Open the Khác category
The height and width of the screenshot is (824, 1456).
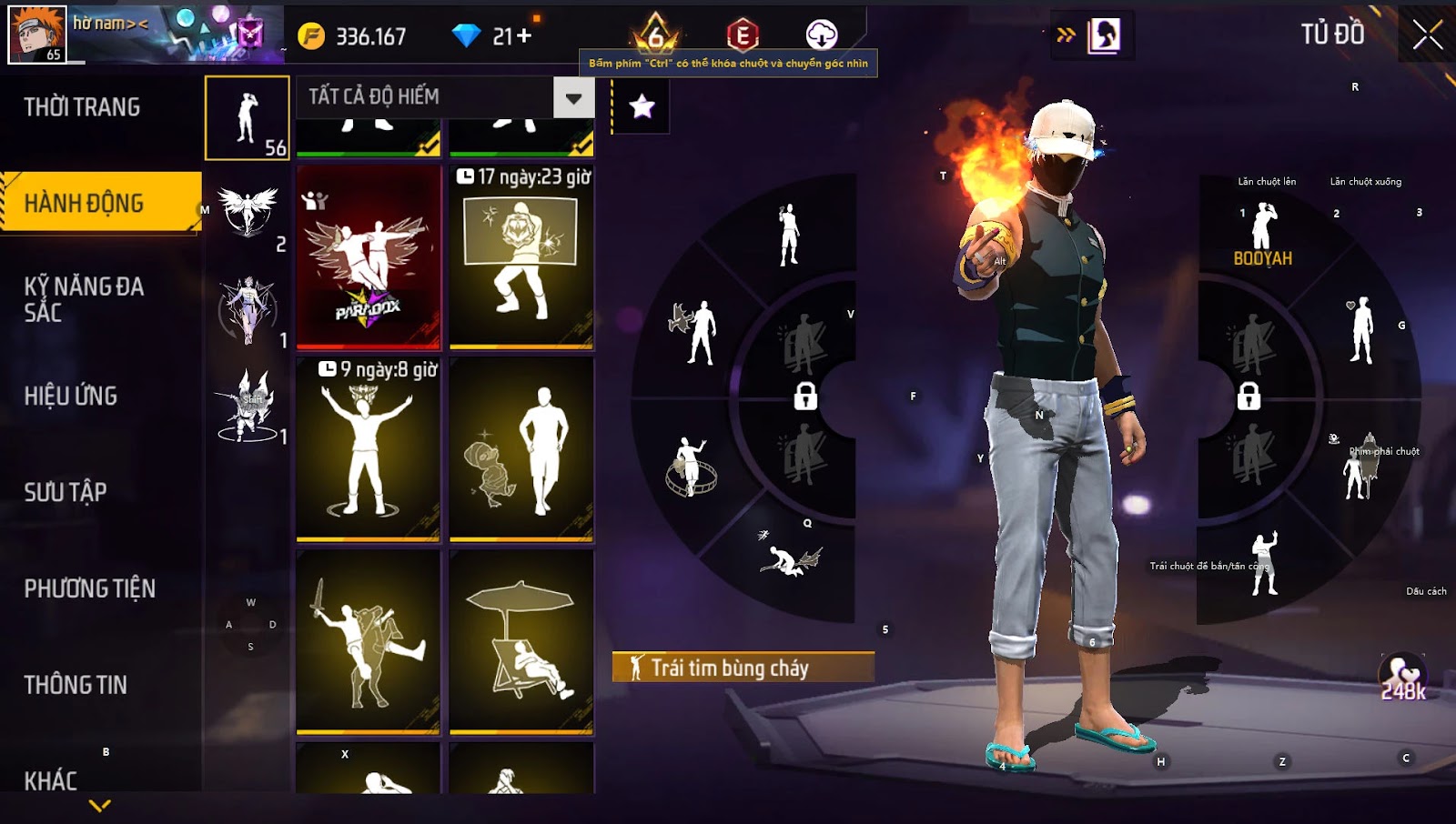[x=51, y=780]
